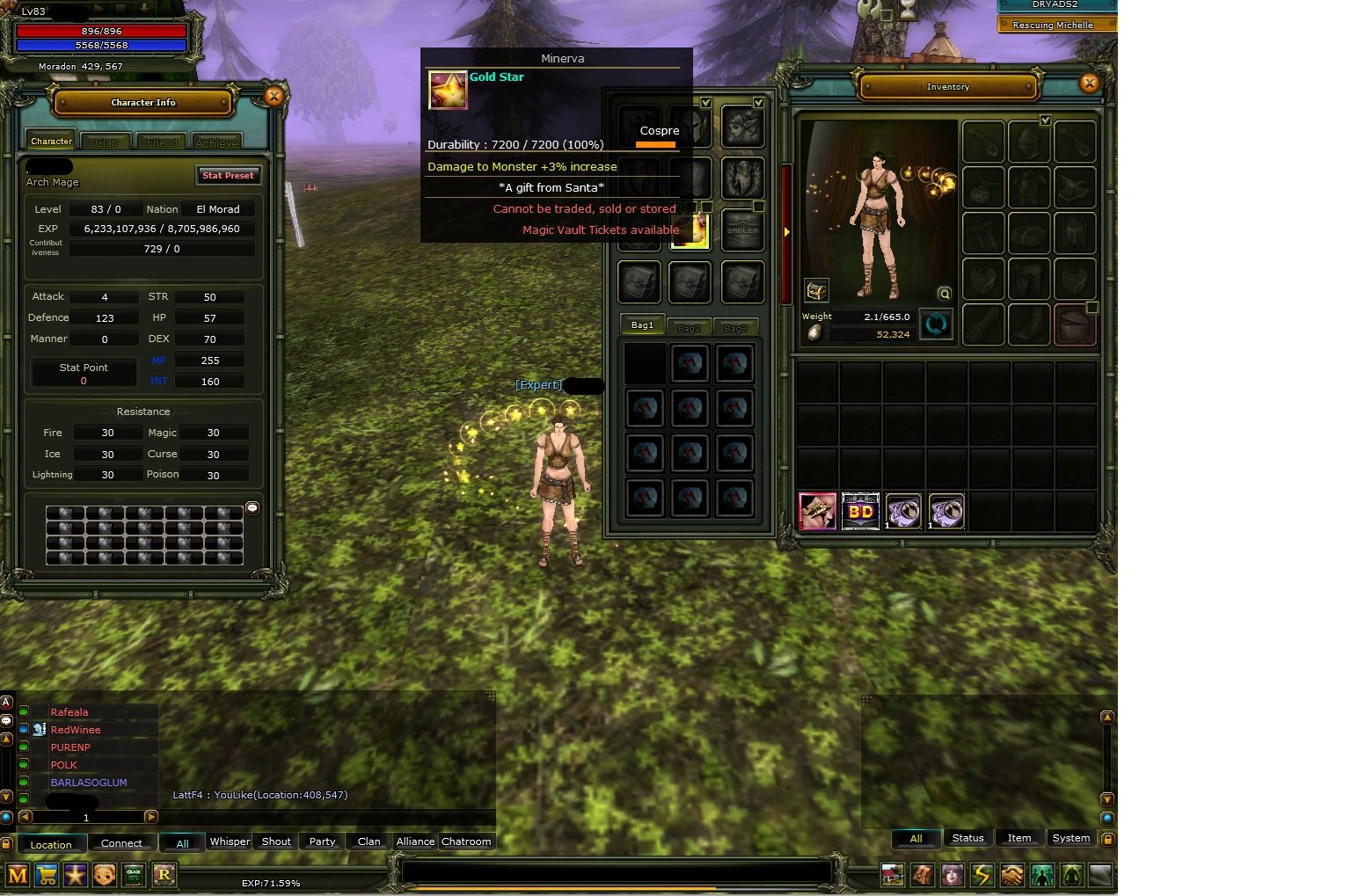Expand the Rescuing Michelle quest entry
This screenshot has height=896, width=1351.
pos(1055,24)
